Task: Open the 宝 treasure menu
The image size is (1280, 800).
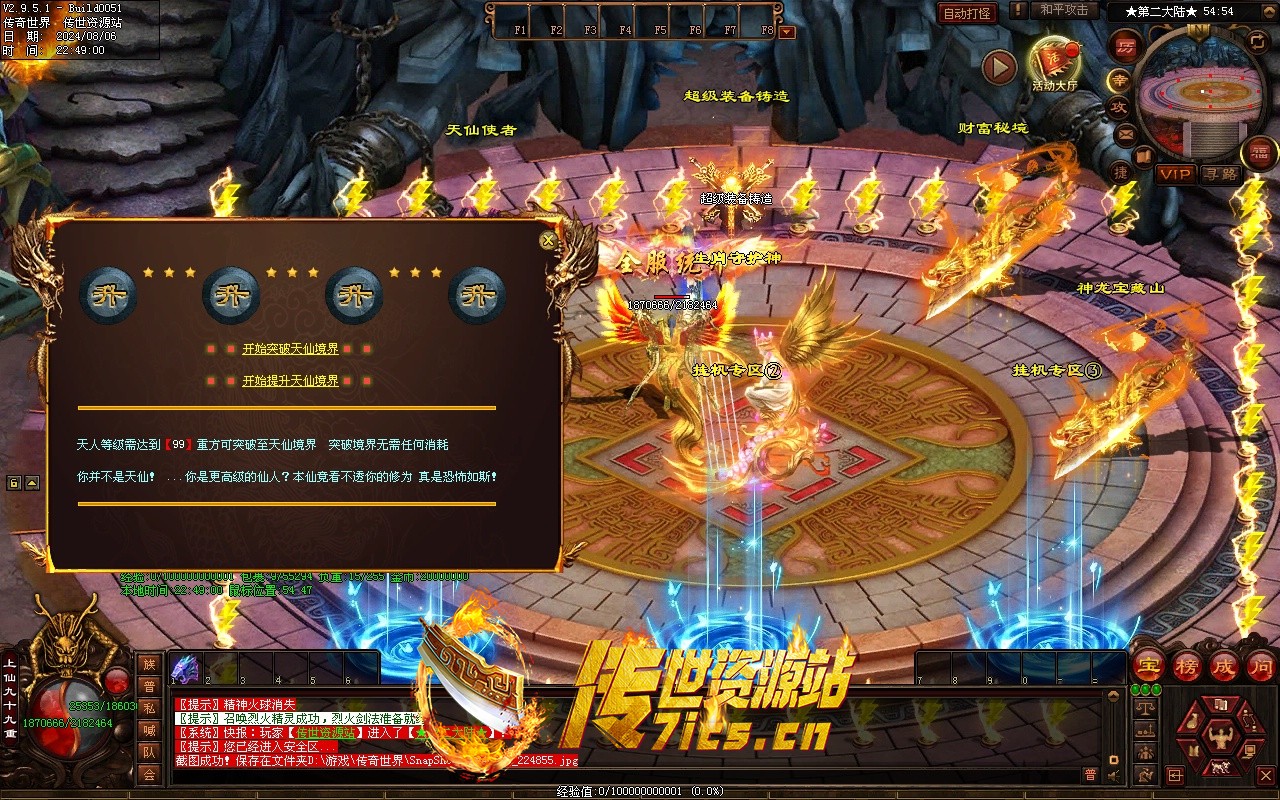Action: click(x=1148, y=665)
